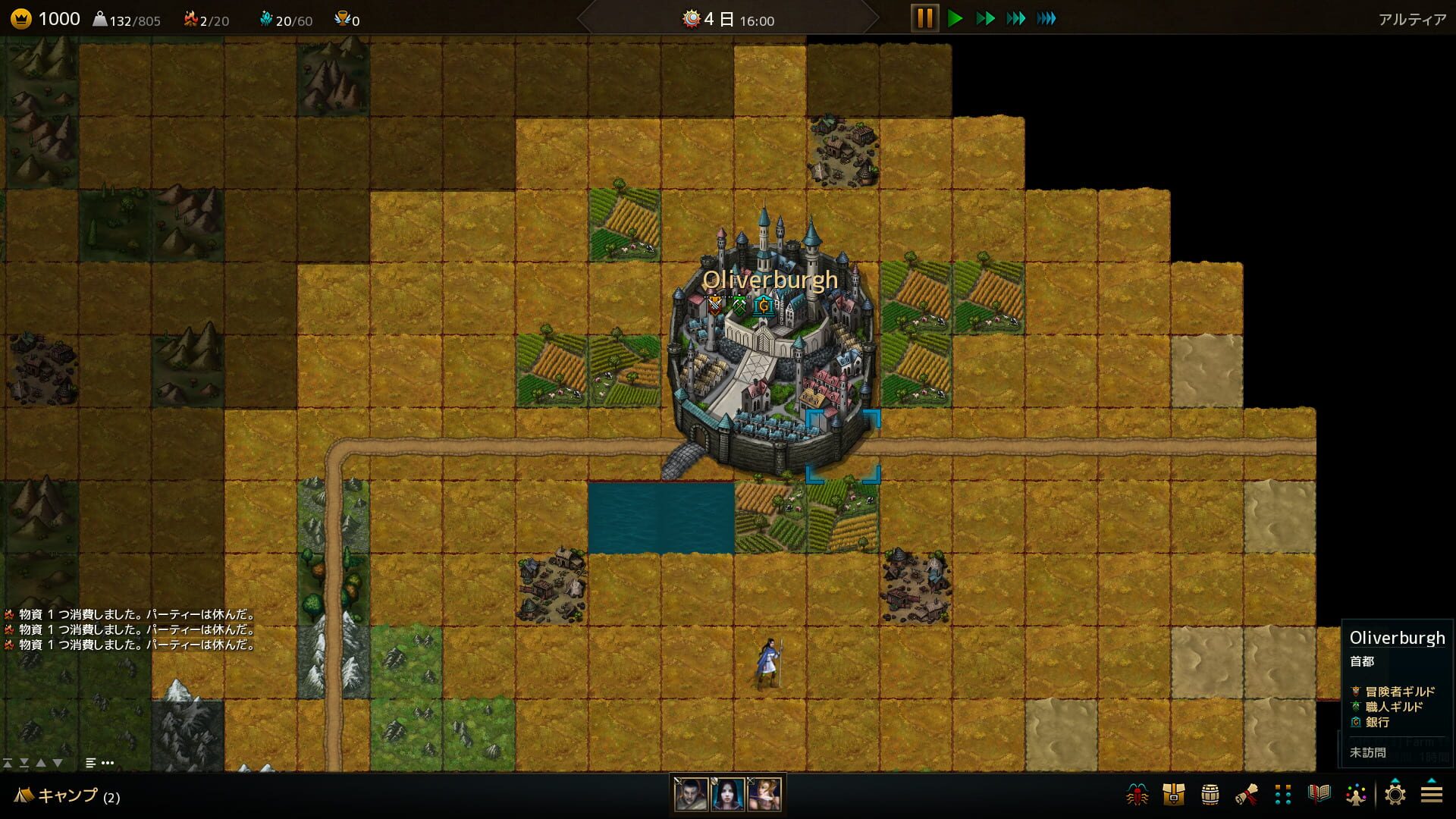Open the barrel supplies icon
Screen dimensions: 1456x819
pyautogui.click(x=1210, y=795)
